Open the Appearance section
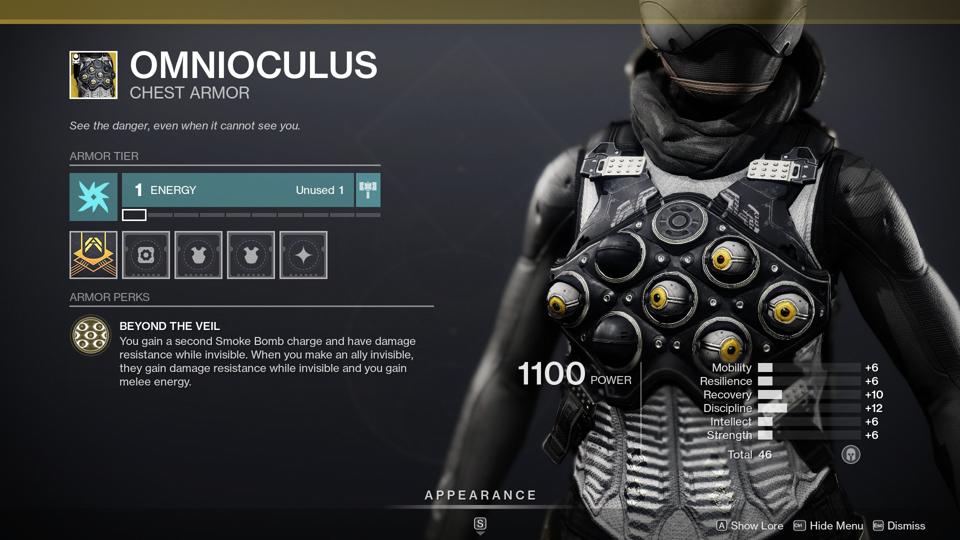 (480, 496)
